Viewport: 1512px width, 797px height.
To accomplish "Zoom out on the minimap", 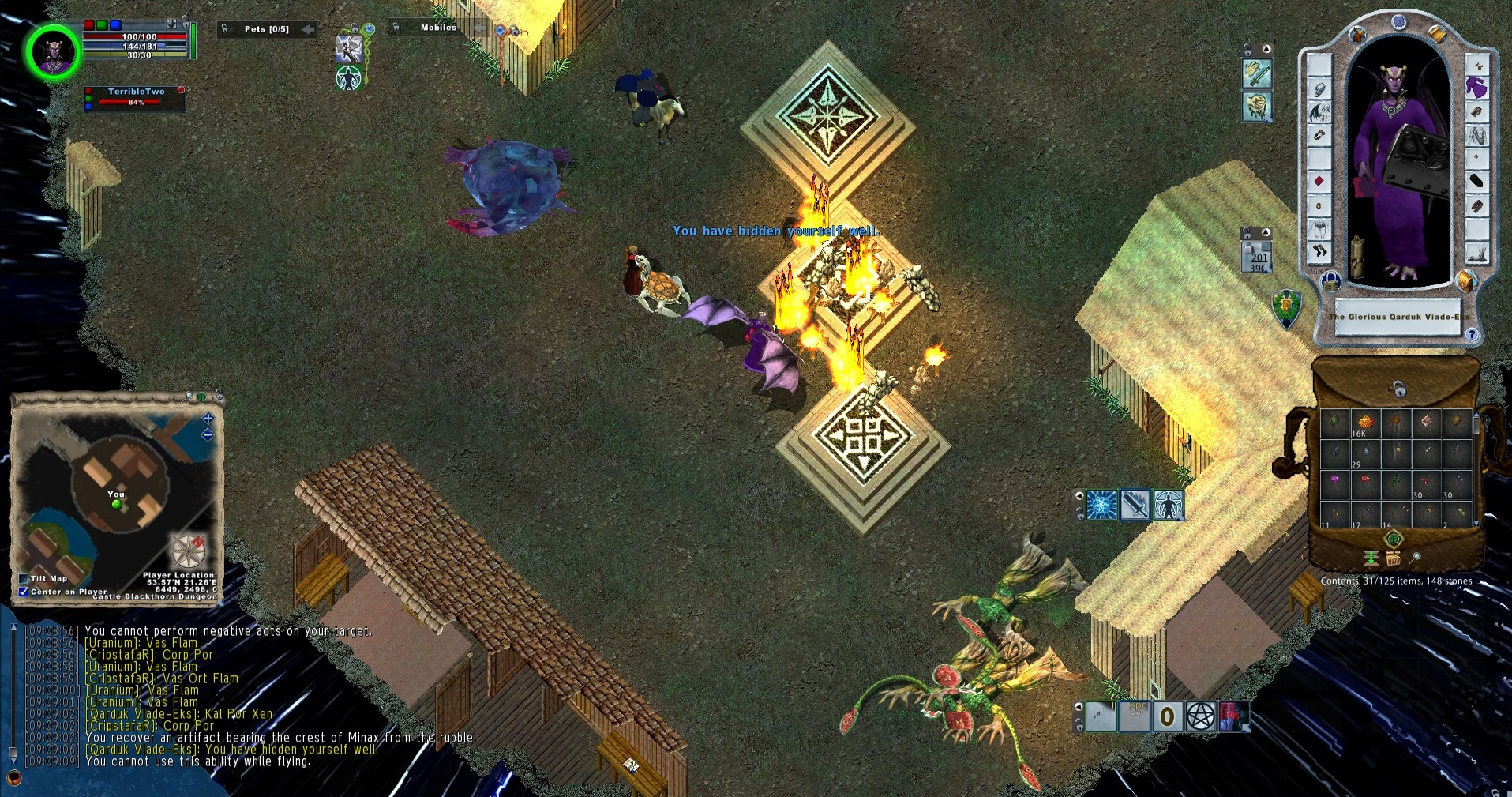I will pyautogui.click(x=208, y=435).
